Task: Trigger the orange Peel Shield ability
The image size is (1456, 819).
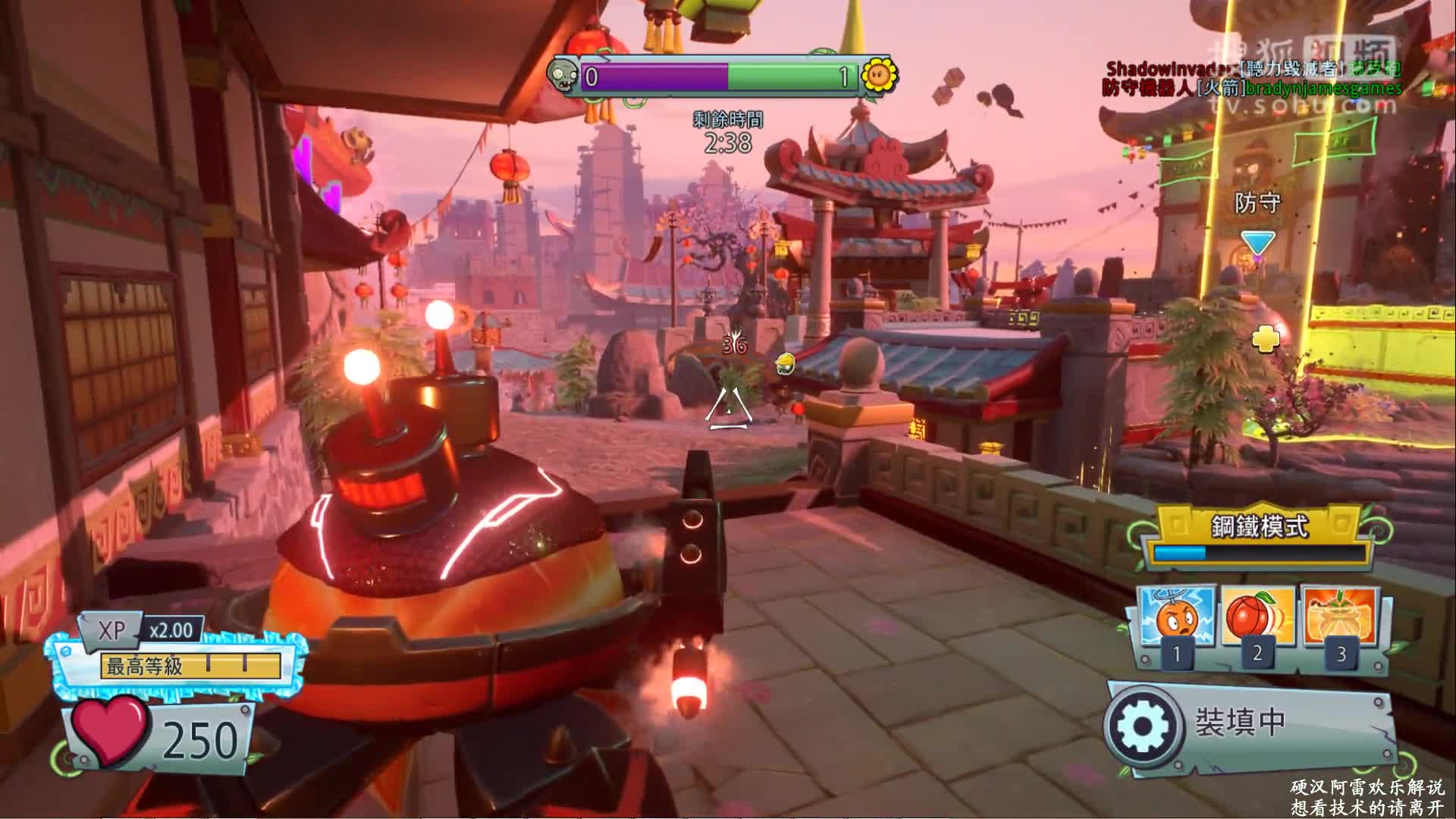Action: click(1340, 619)
